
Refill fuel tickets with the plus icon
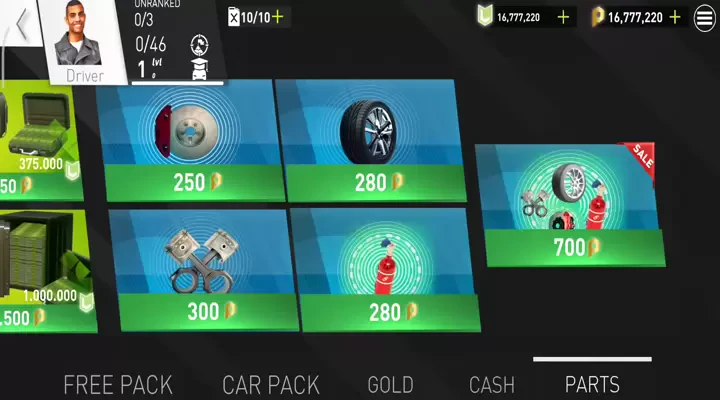(x=277, y=17)
